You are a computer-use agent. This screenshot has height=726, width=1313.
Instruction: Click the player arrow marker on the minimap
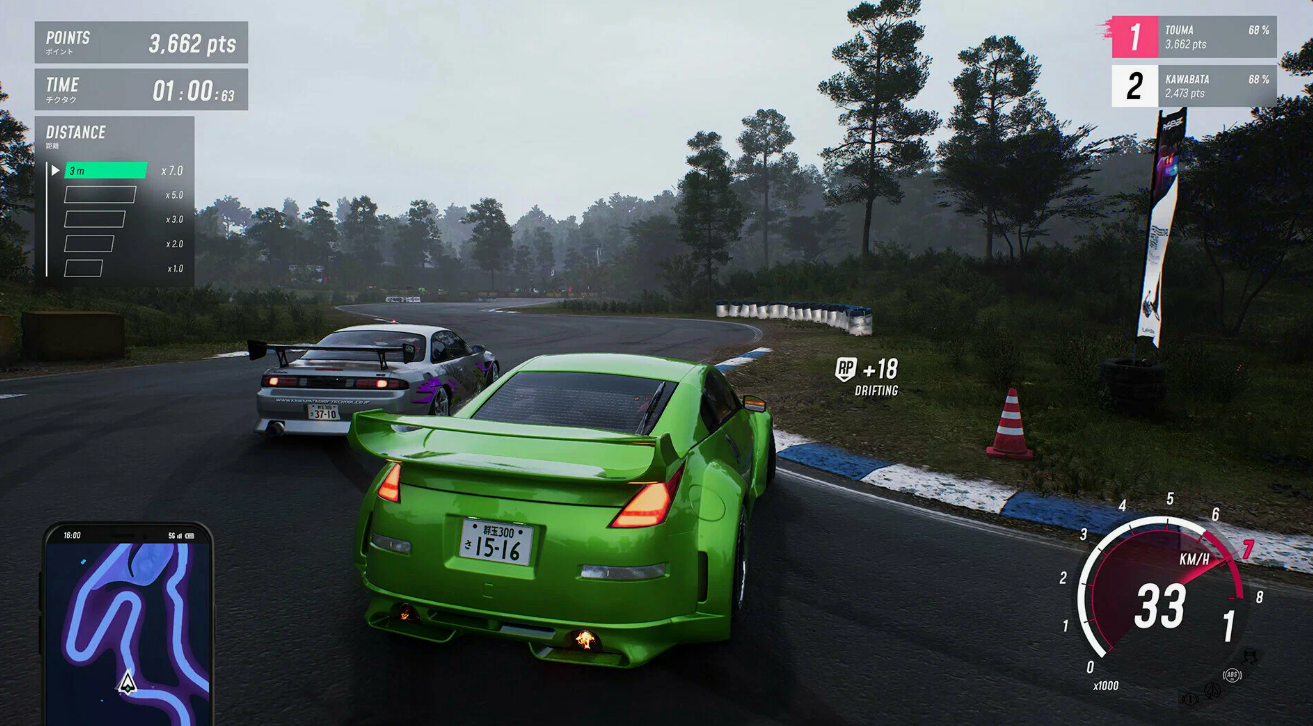[127, 684]
